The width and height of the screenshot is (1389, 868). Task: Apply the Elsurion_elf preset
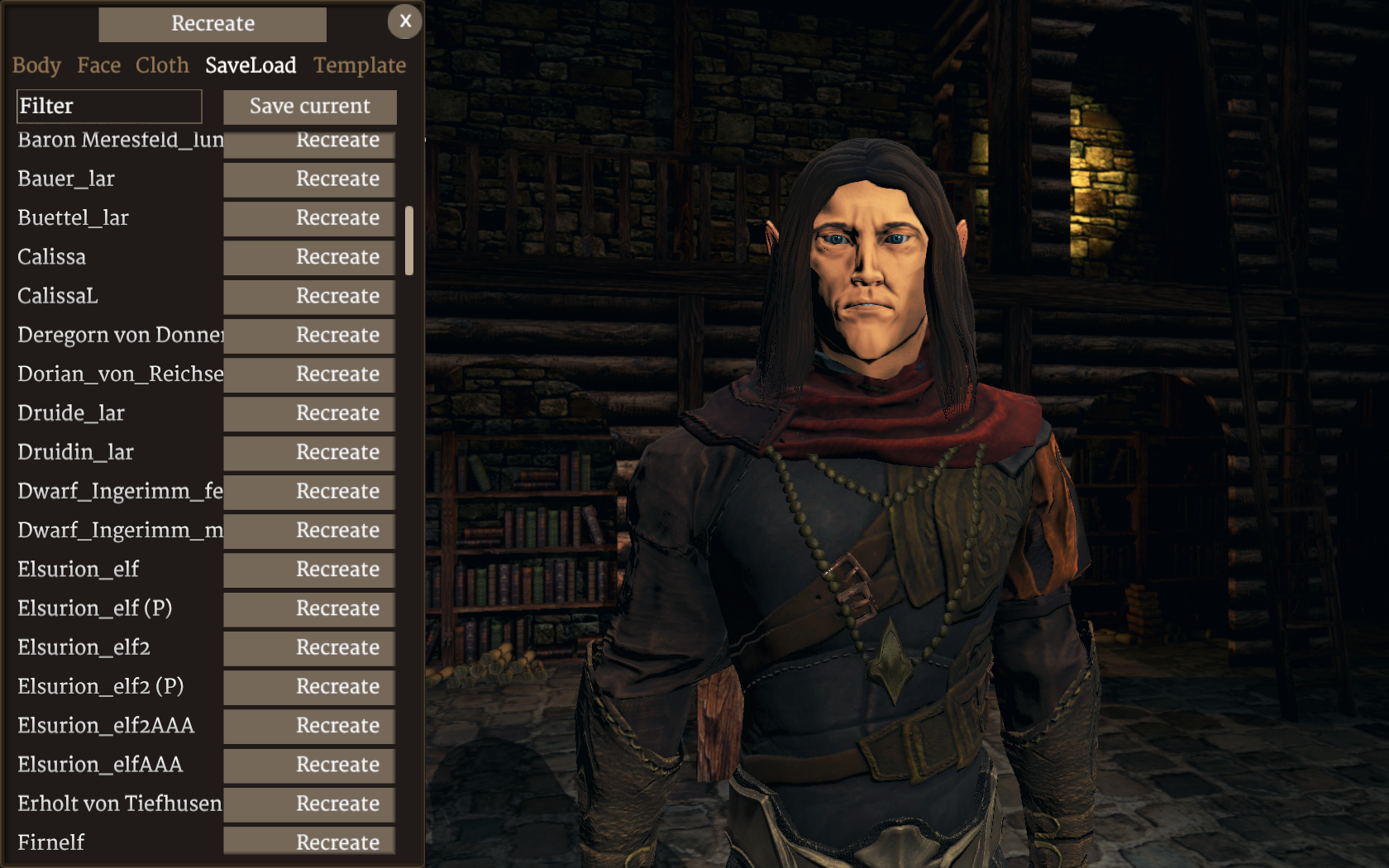click(x=309, y=570)
